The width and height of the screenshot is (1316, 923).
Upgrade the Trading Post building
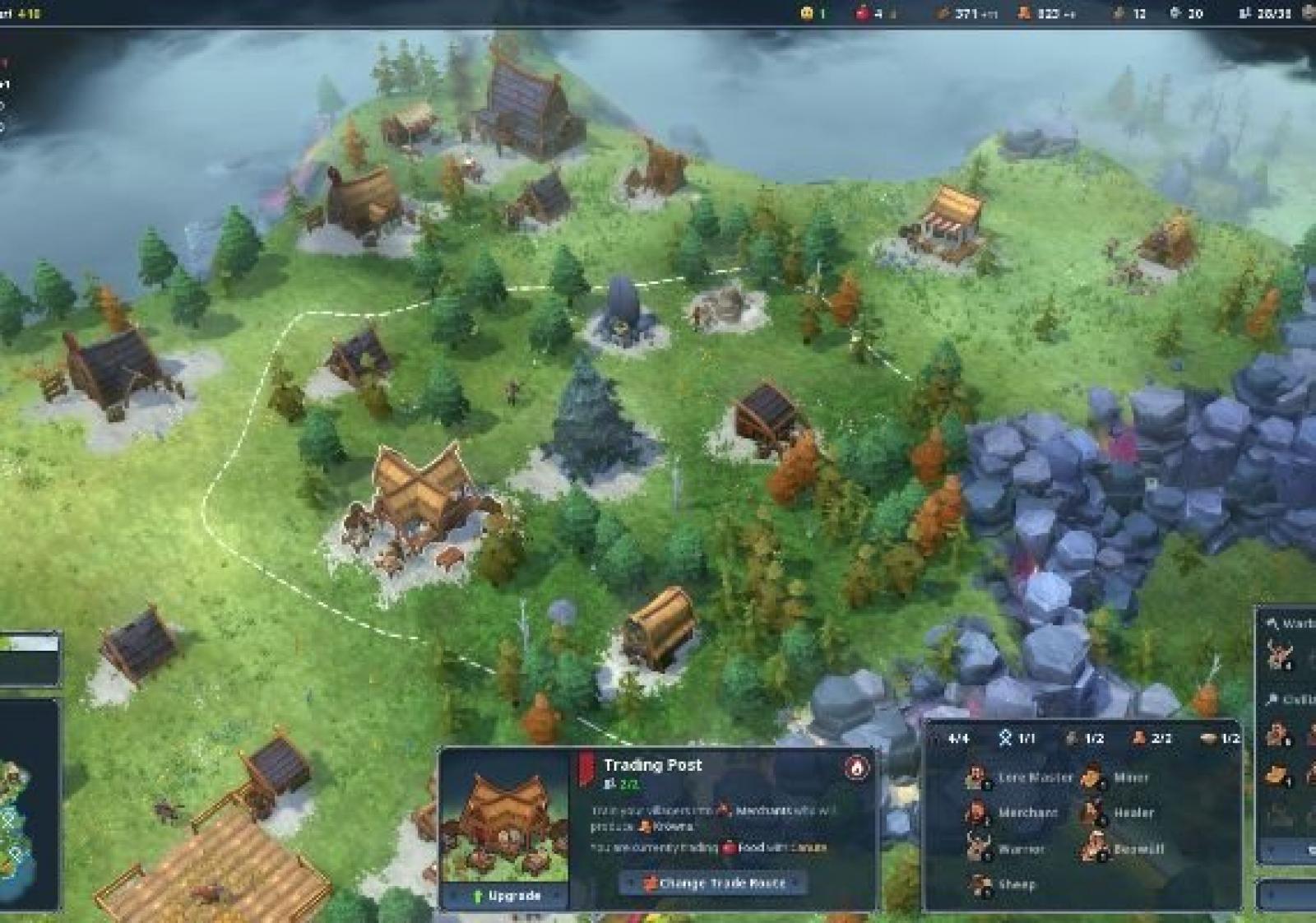point(505,895)
